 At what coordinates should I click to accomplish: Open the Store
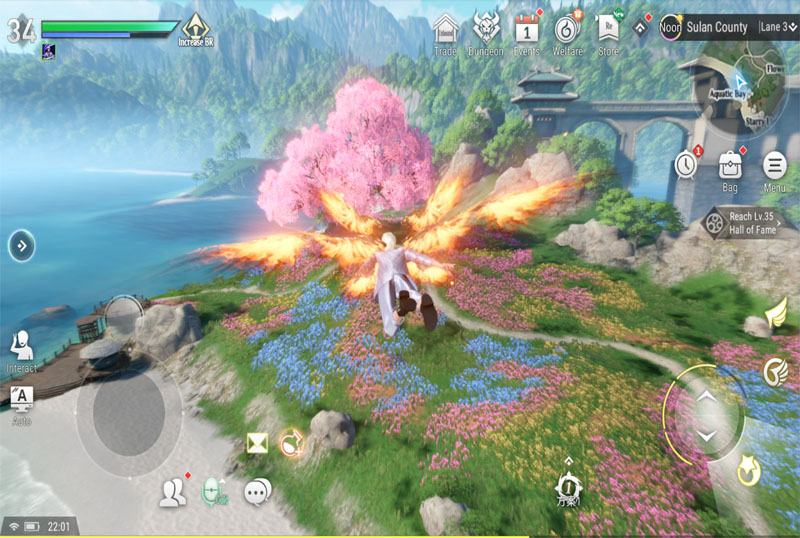[x=608, y=31]
